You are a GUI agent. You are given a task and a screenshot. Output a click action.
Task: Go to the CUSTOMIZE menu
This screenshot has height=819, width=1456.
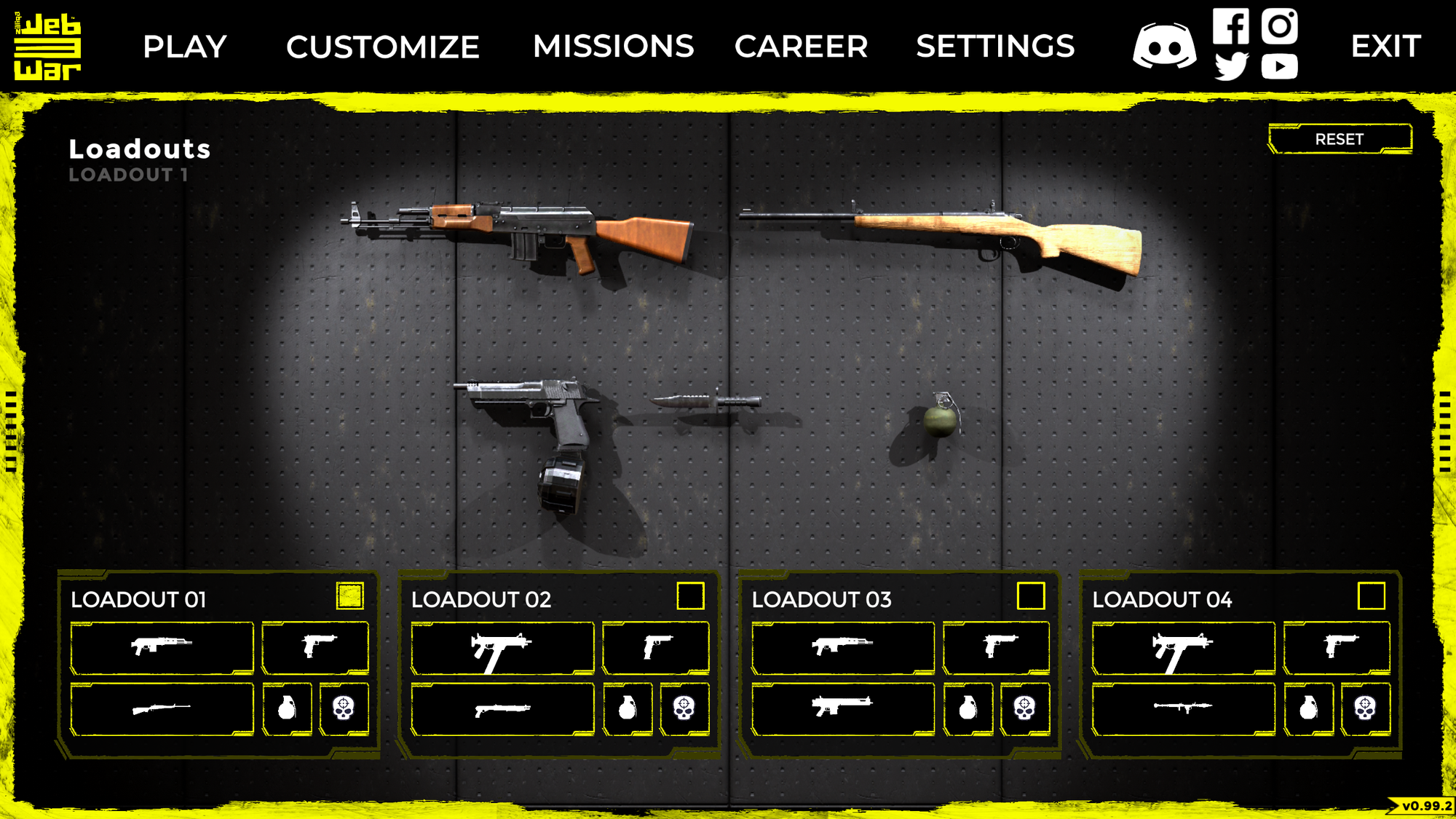coord(382,47)
